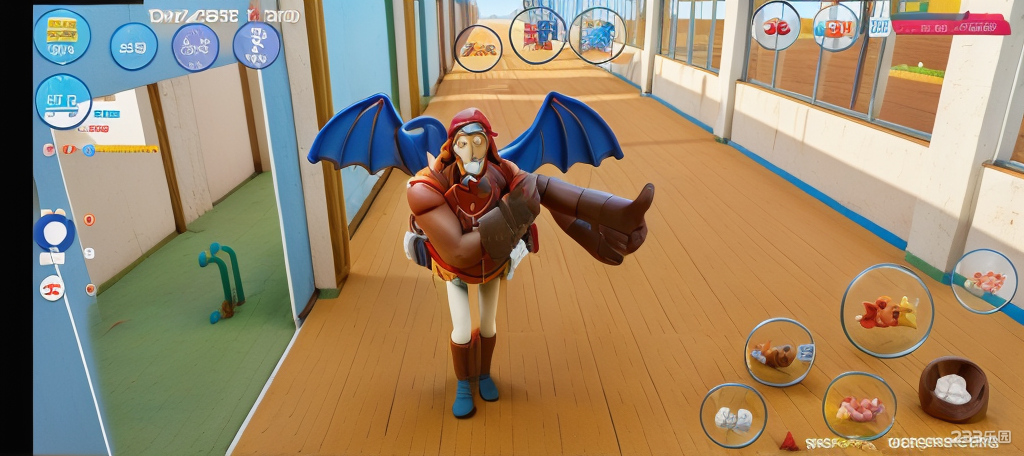Select the red and blue item bubble at top
Image resolution: width=1024 pixels, height=456 pixels.
[537, 35]
